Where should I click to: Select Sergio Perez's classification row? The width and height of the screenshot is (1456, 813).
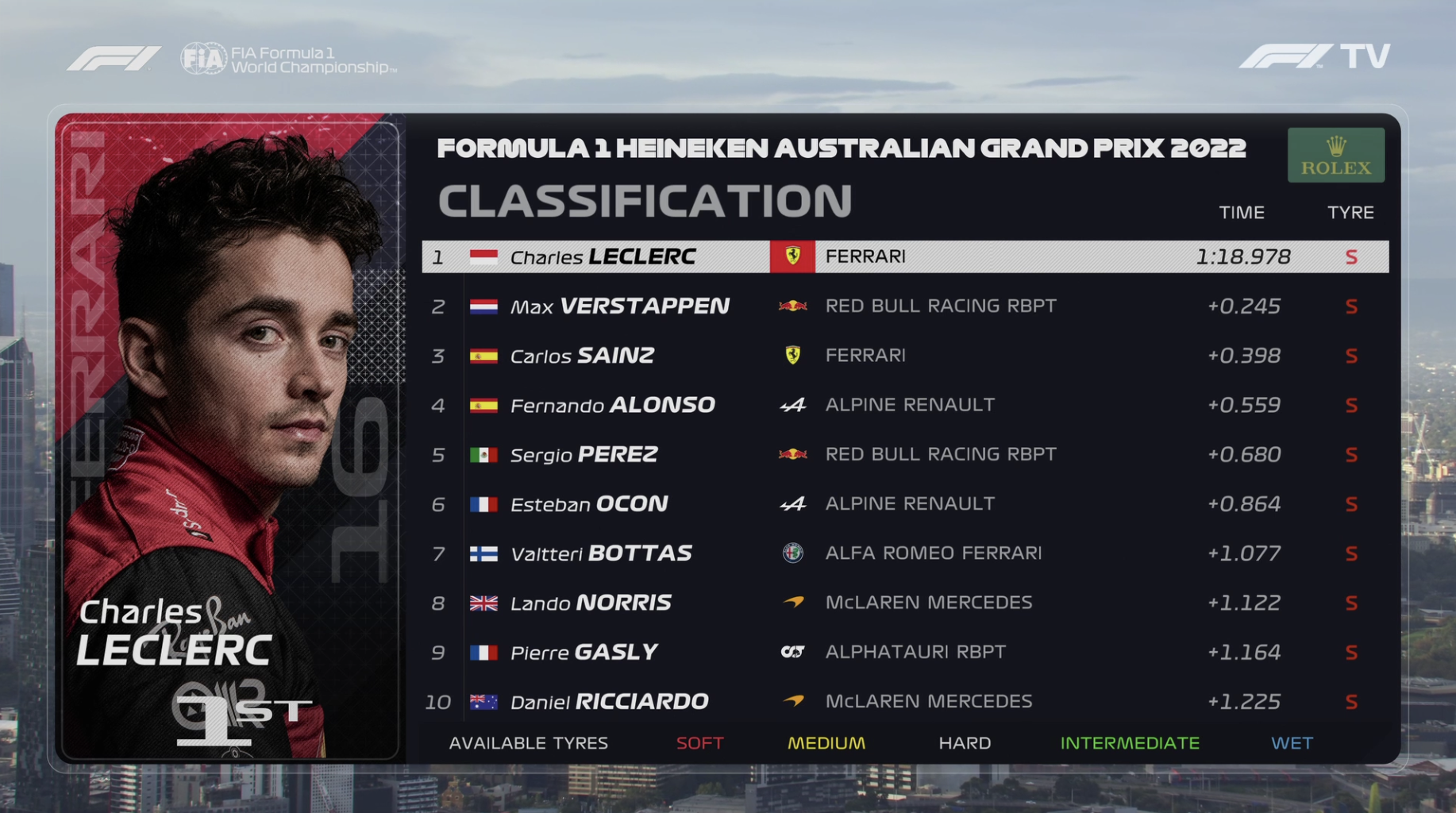point(905,454)
